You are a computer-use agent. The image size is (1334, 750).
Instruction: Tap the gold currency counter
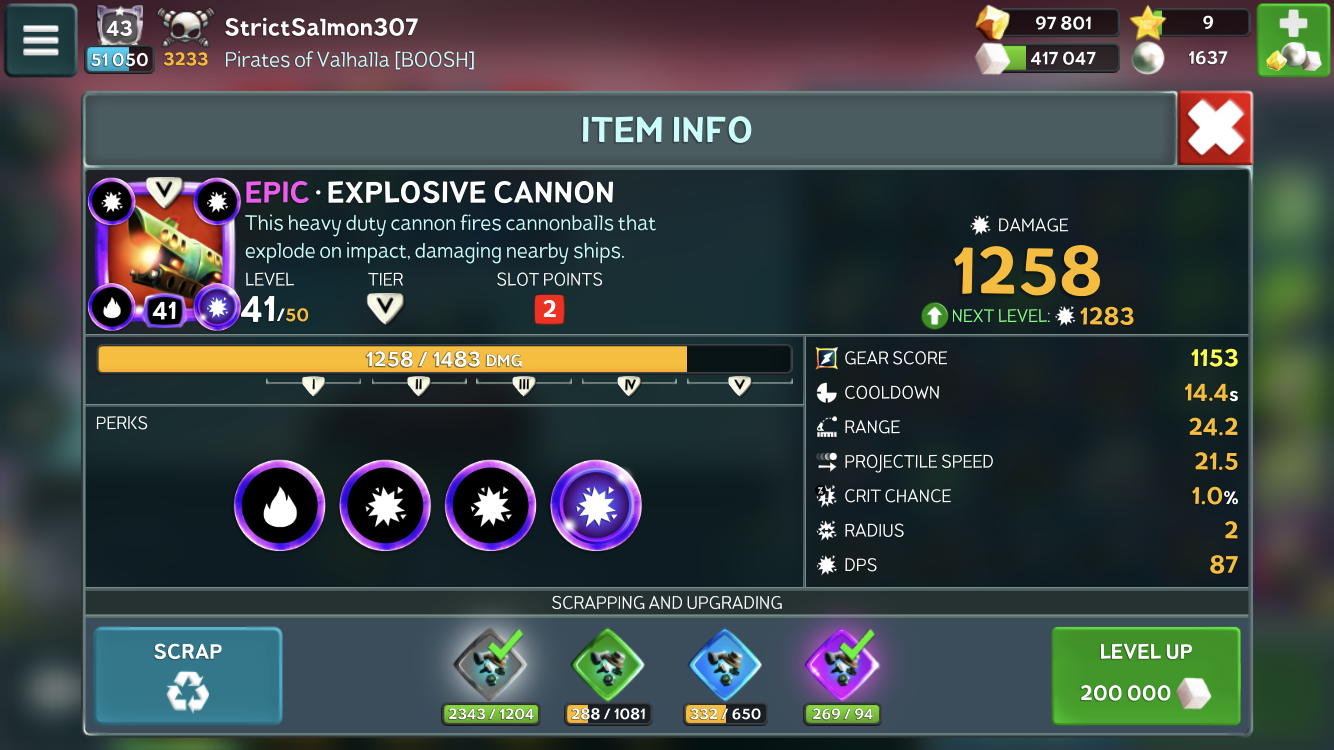point(1048,23)
